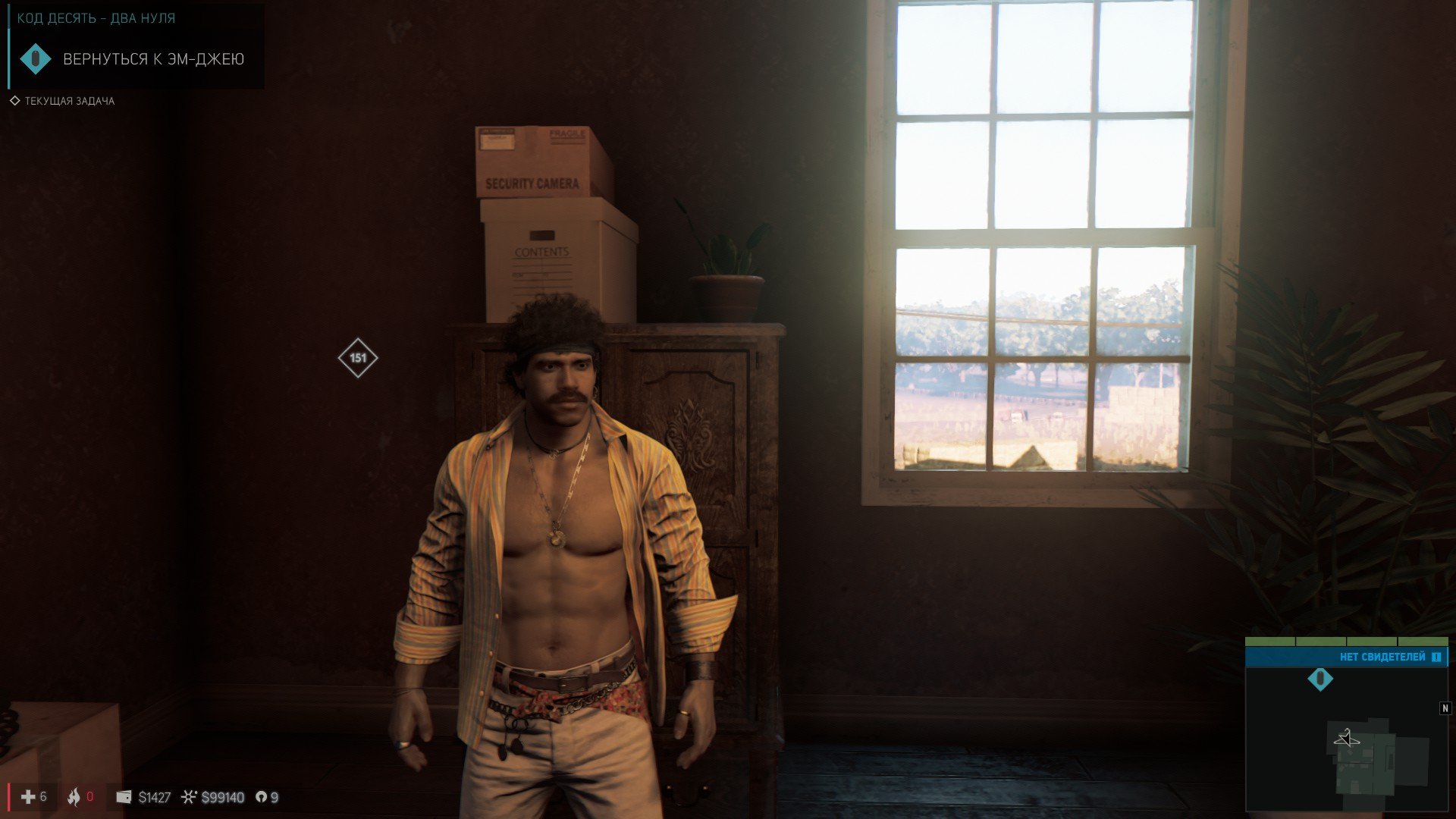This screenshot has width=1456, height=819.
Task: Click the teal objective marker on the minimap
Action: pyautogui.click(x=1320, y=679)
